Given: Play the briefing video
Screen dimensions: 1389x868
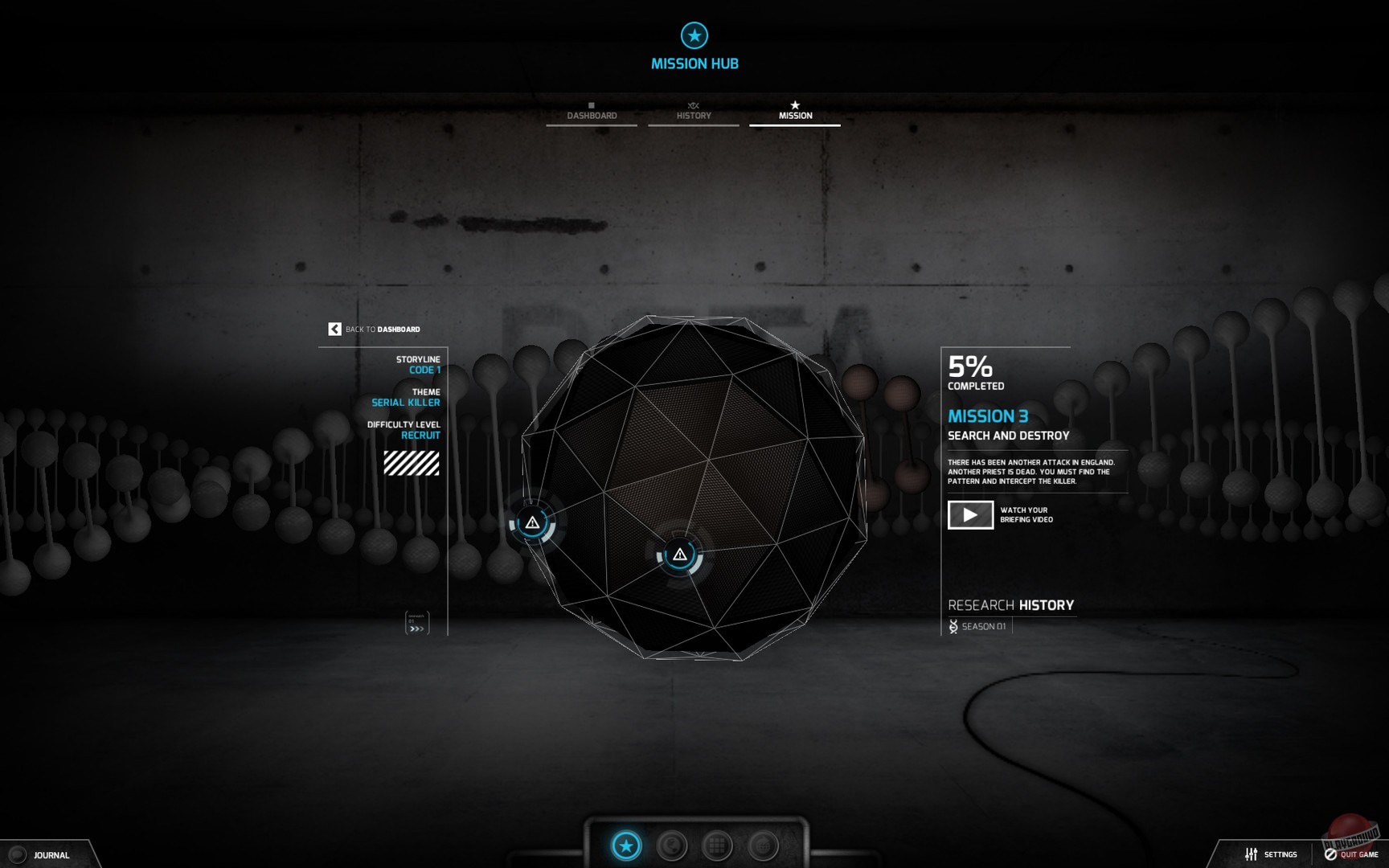Looking at the screenshot, I should (x=969, y=514).
